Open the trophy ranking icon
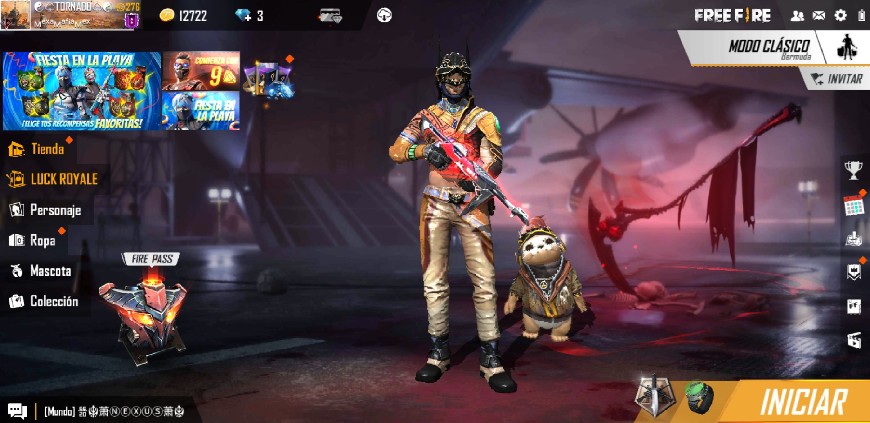 [x=853, y=170]
